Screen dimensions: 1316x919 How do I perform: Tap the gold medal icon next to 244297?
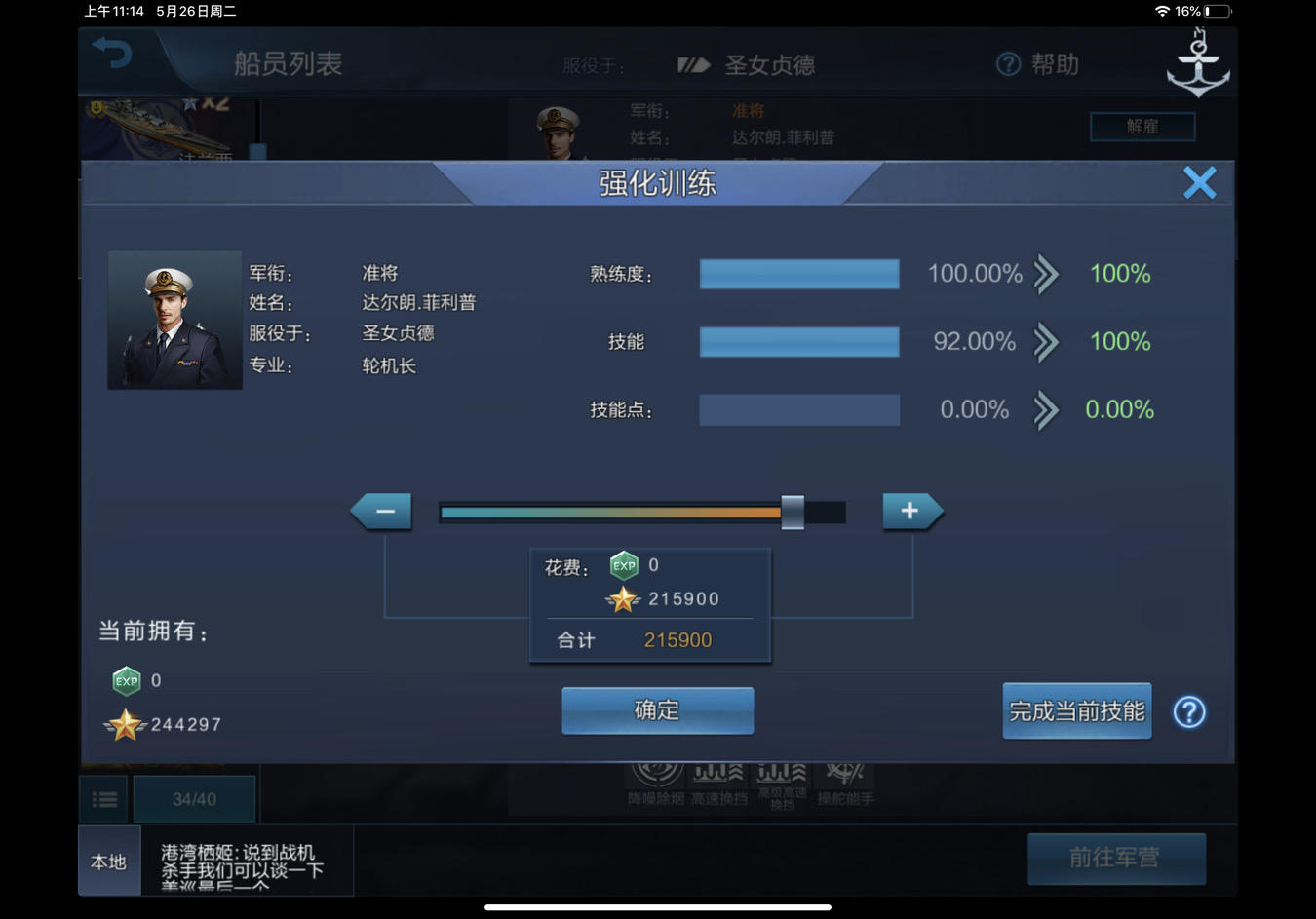click(125, 724)
